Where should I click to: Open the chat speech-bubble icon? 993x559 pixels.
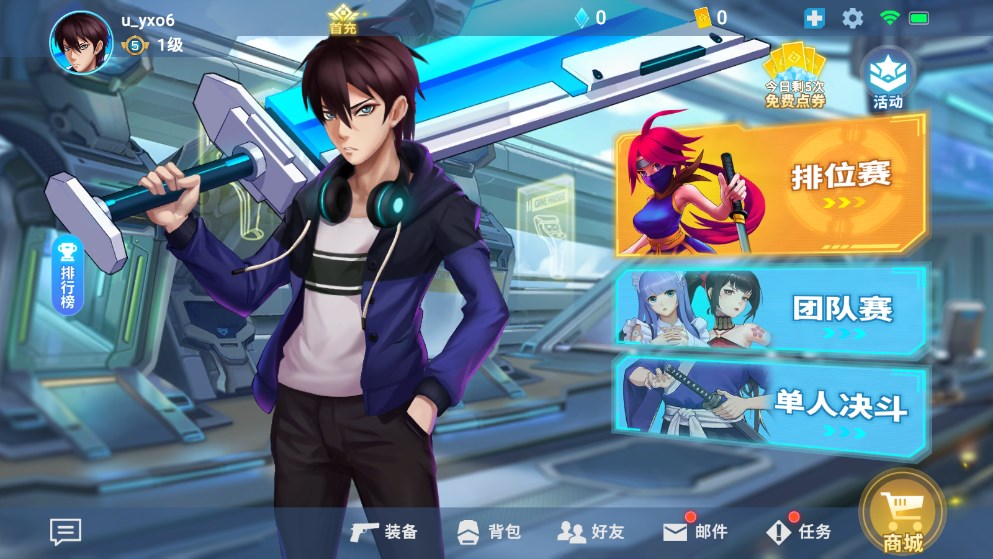pyautogui.click(x=66, y=532)
